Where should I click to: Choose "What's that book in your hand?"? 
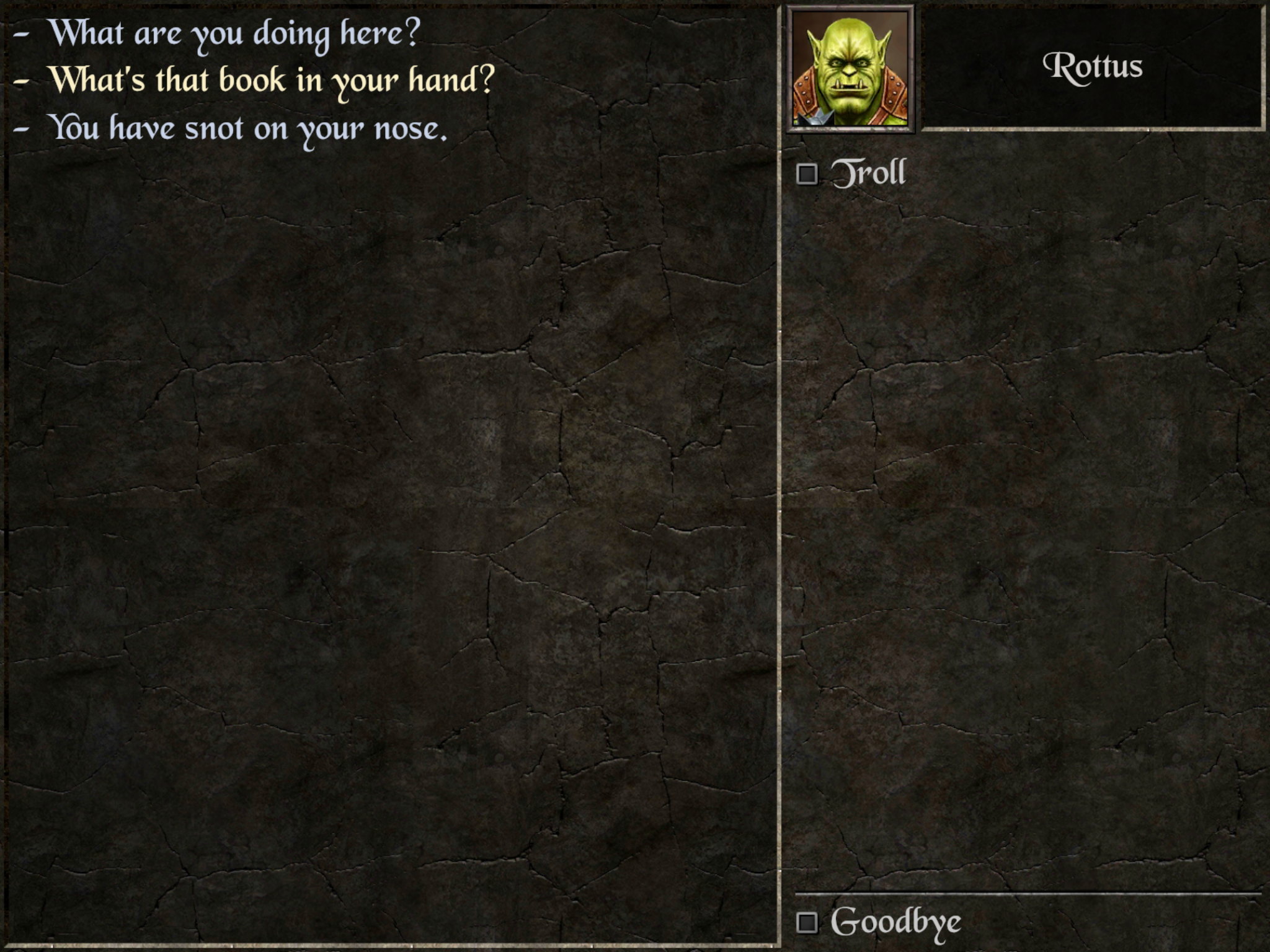click(x=271, y=81)
